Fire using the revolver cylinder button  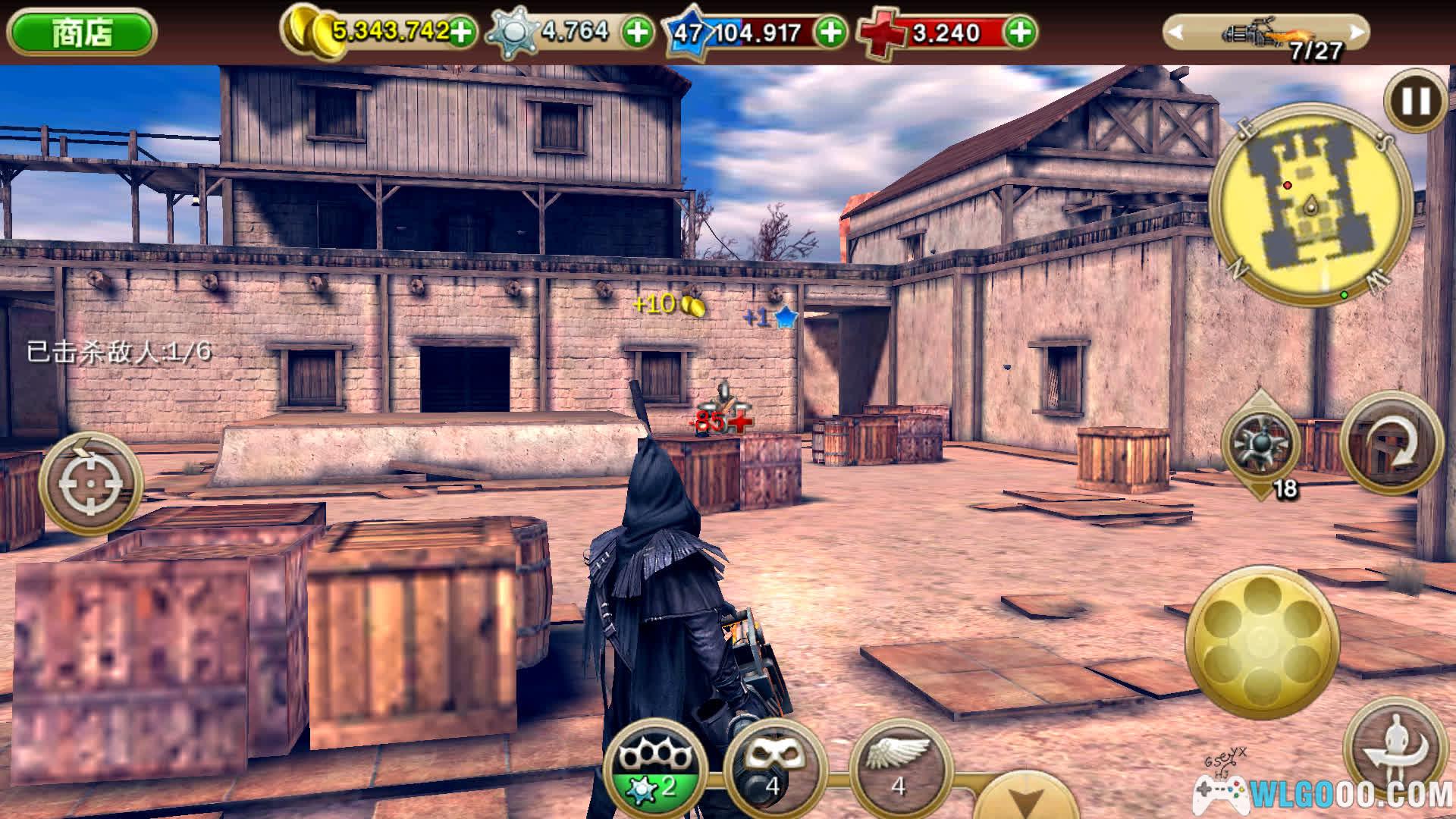1261,642
